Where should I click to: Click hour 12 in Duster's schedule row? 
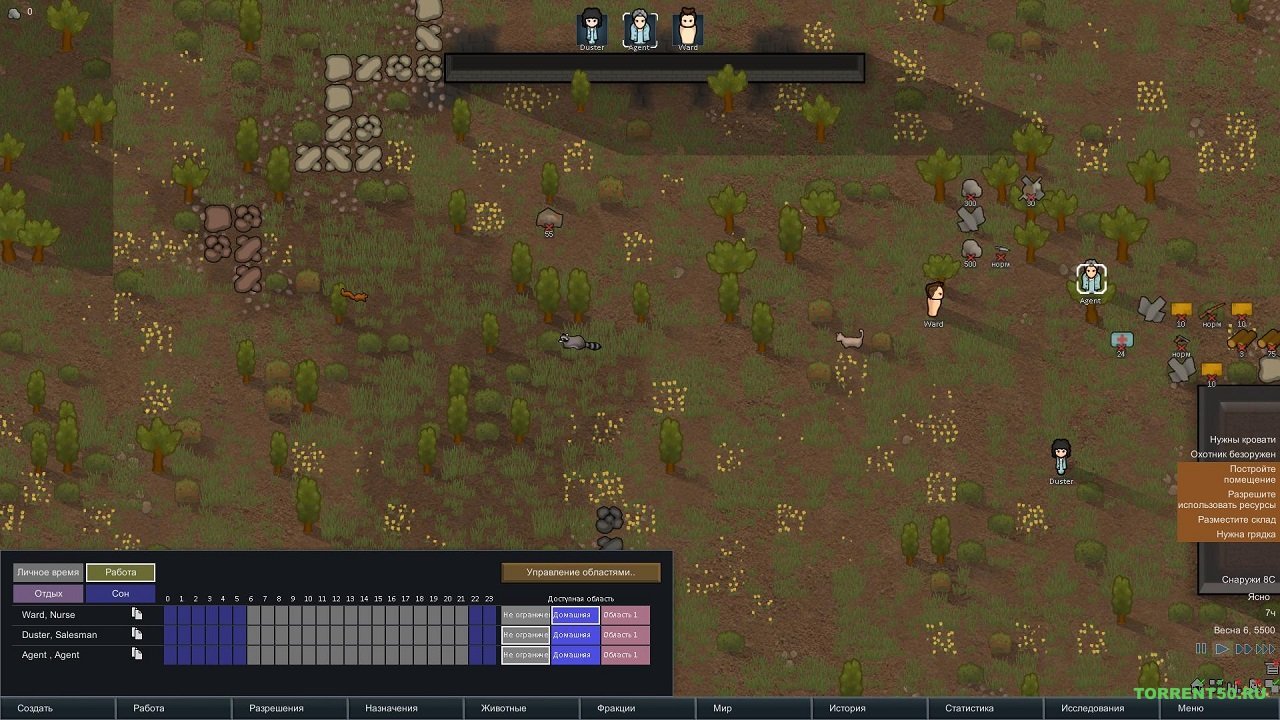click(335, 634)
